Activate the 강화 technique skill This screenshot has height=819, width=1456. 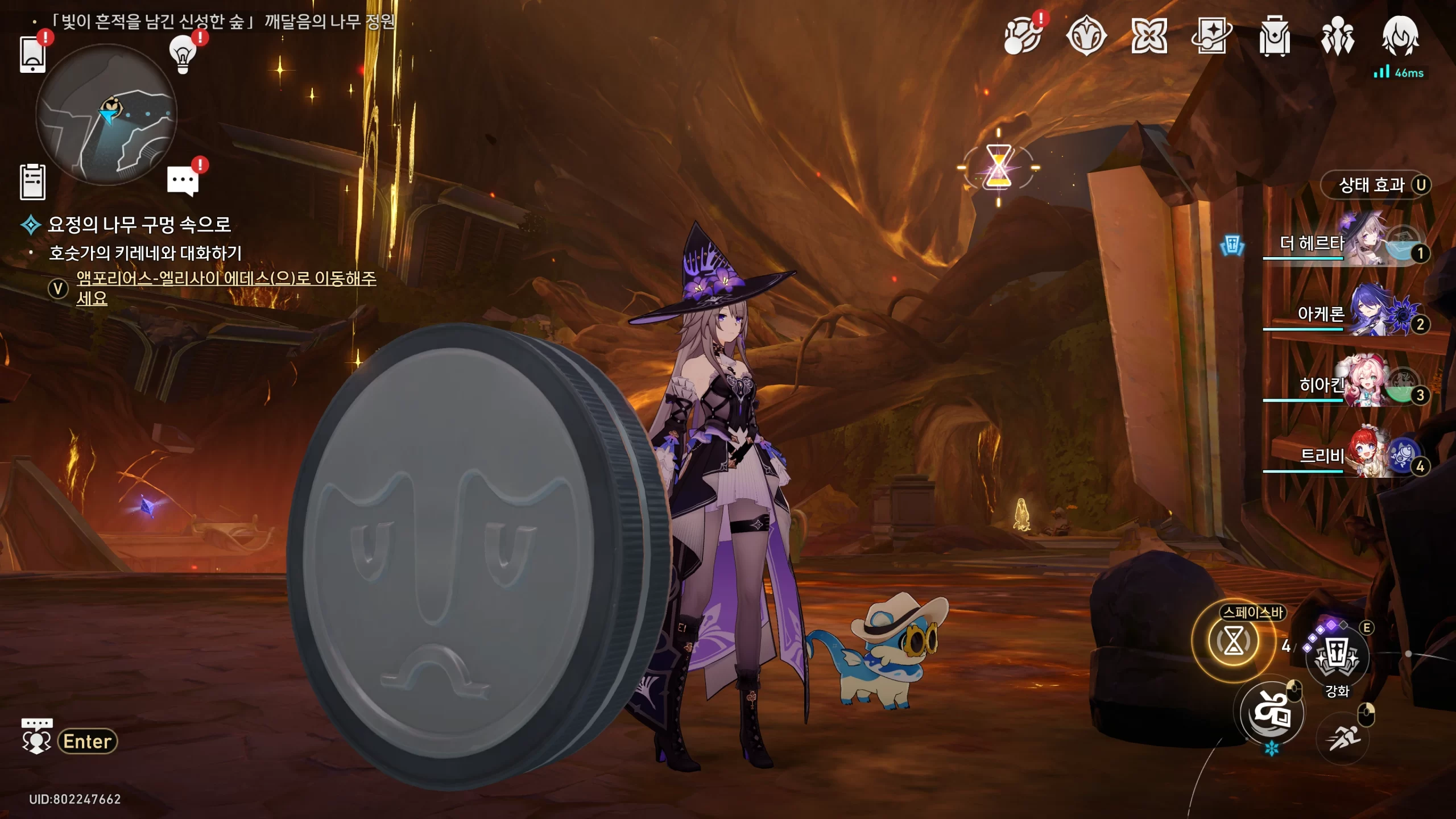pos(1337,656)
